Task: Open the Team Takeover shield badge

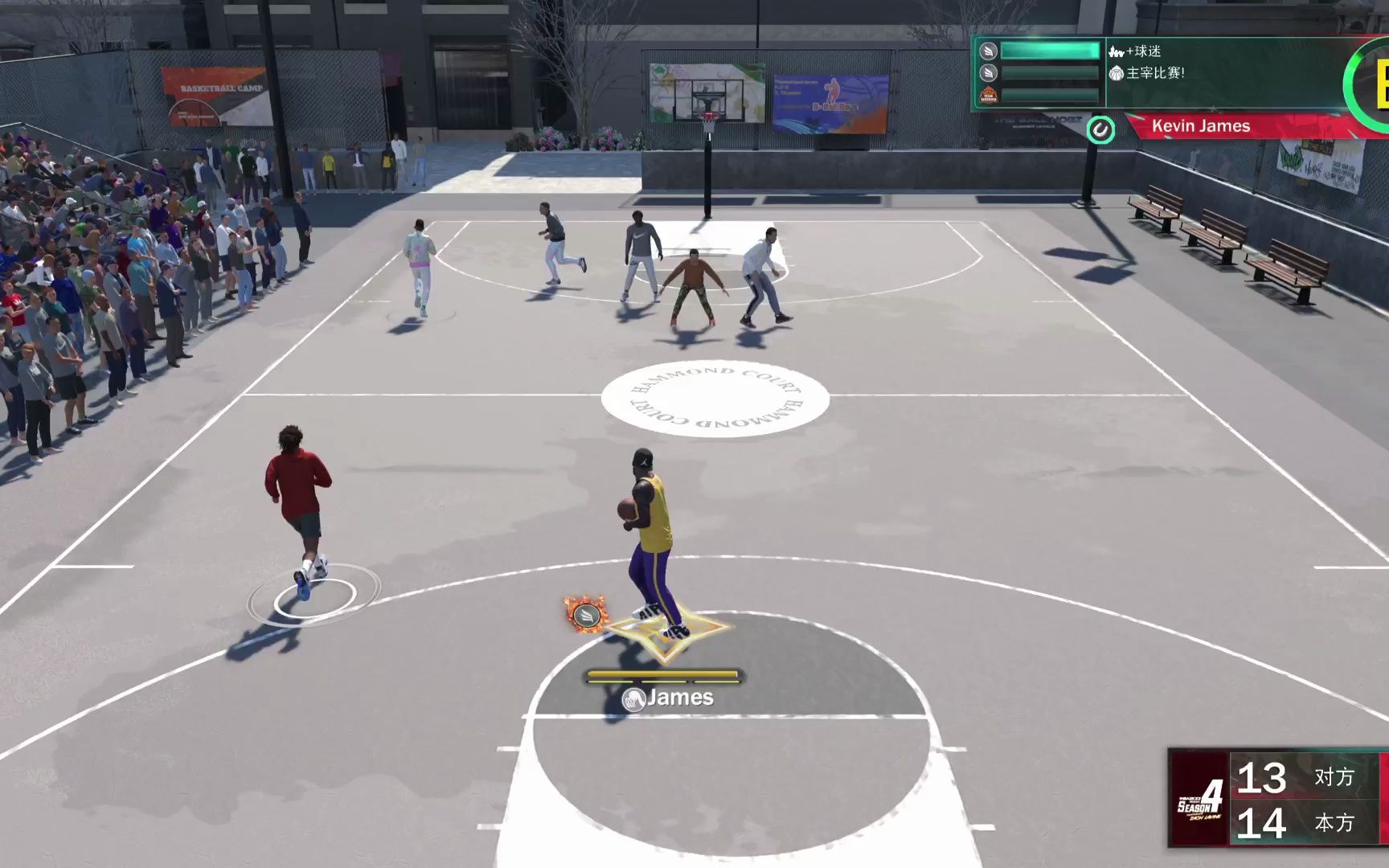Action: point(989,95)
